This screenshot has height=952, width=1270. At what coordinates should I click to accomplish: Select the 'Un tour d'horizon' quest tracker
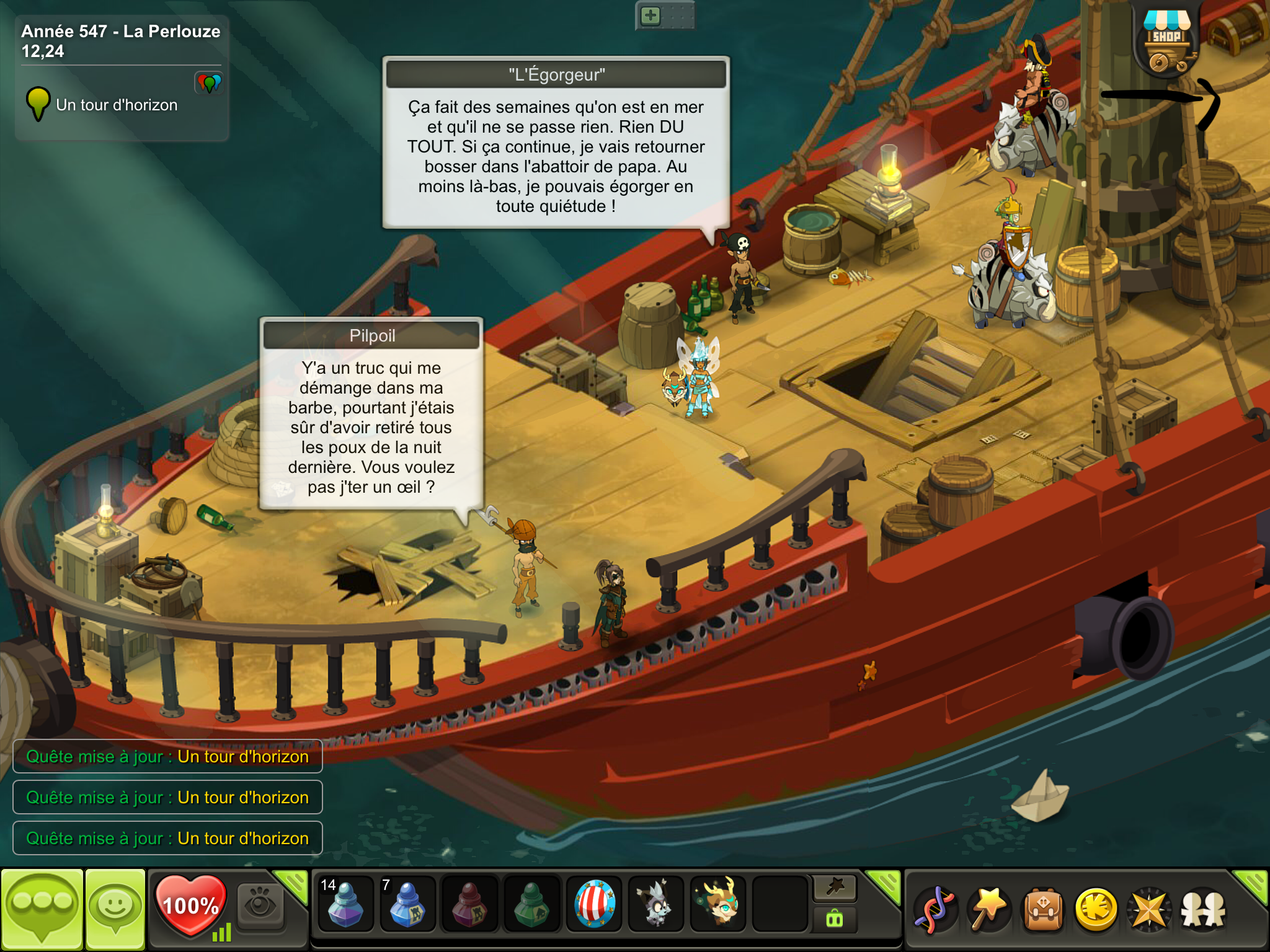117,105
